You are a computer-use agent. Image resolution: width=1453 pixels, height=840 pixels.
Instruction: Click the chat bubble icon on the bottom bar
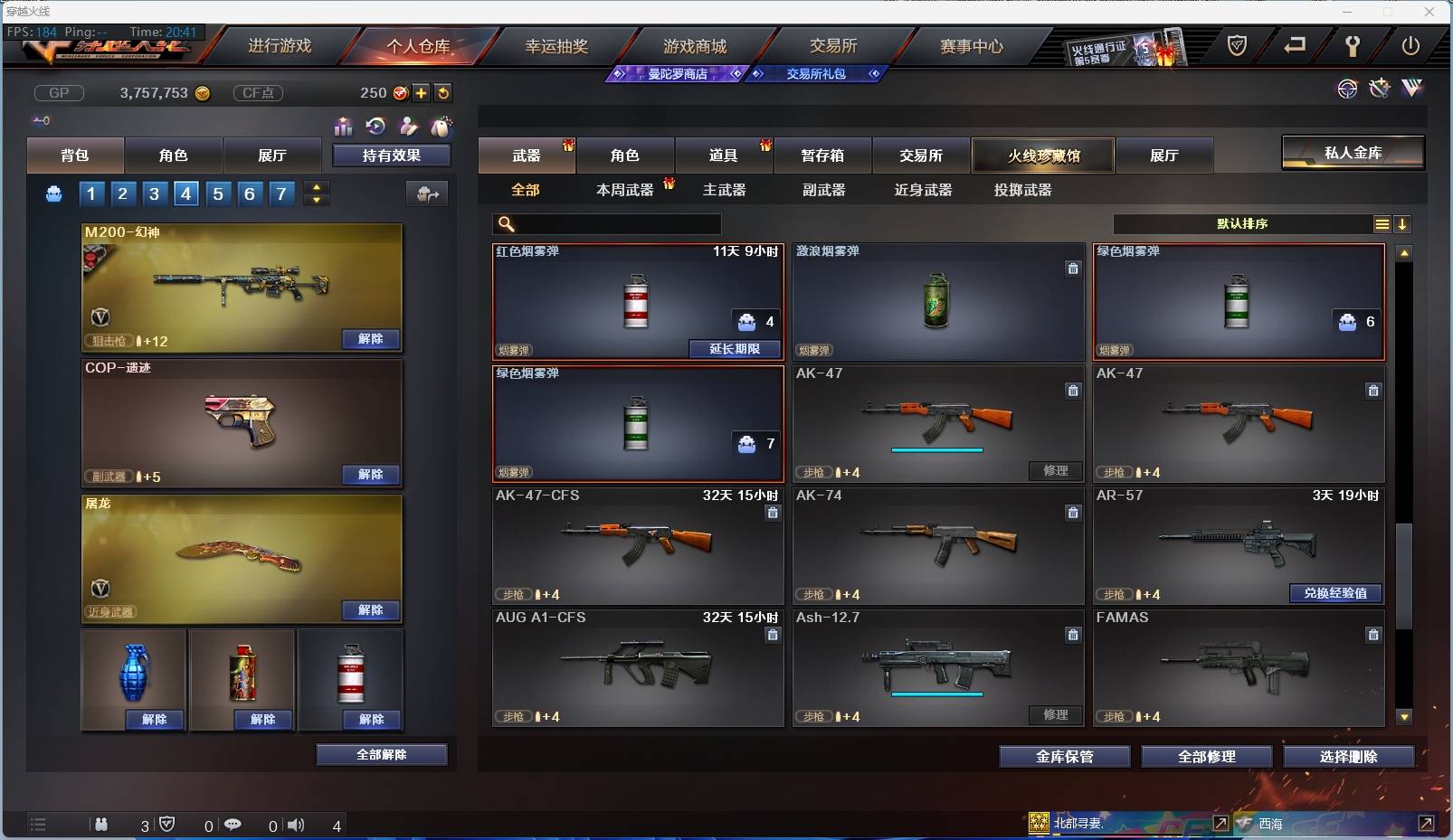tap(233, 825)
